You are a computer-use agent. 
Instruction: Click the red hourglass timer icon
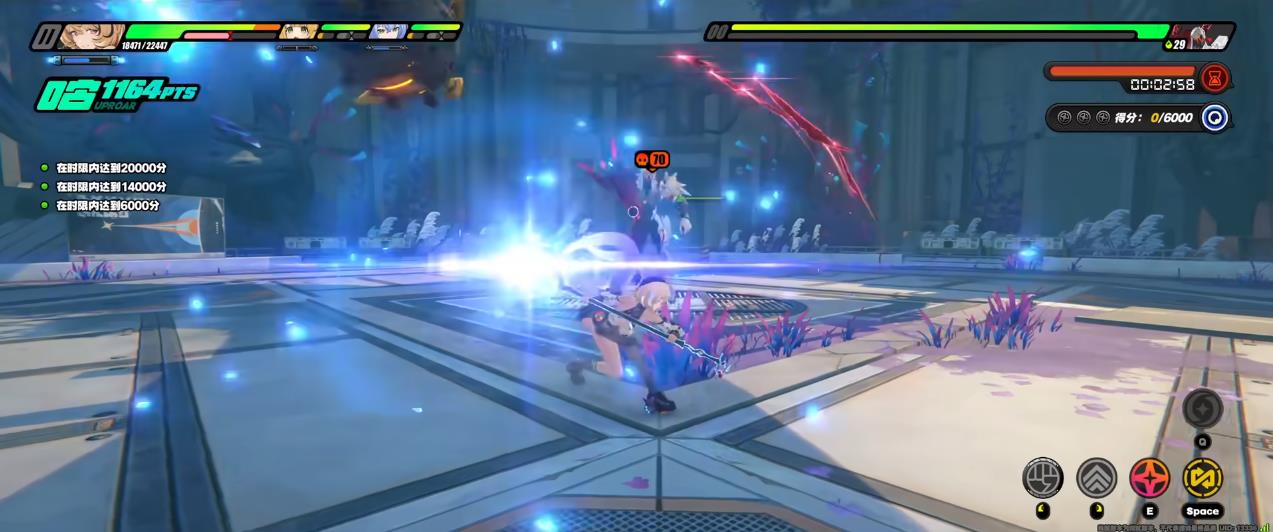tap(1215, 77)
